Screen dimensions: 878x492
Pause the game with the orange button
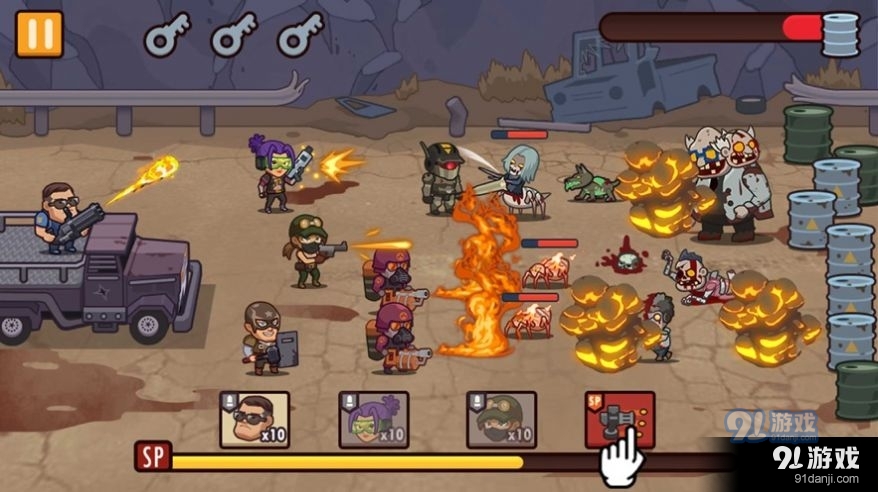(39, 33)
